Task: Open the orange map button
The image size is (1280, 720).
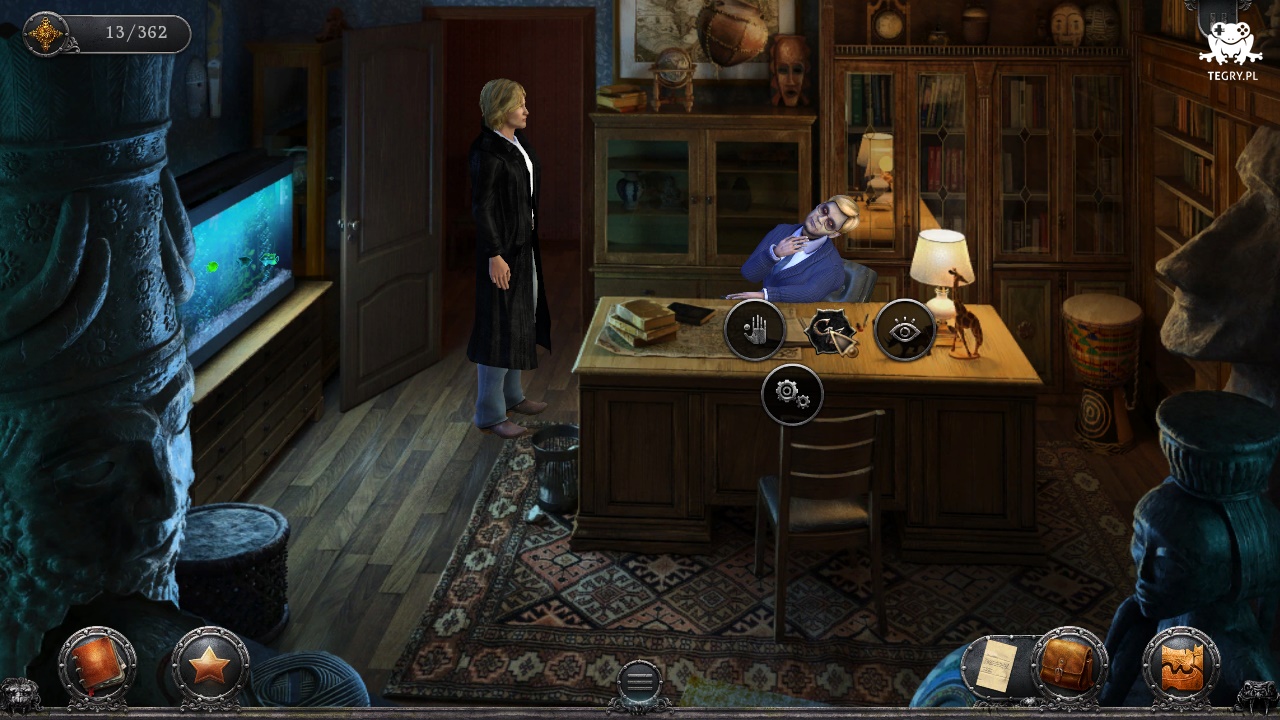Action: point(1181,666)
